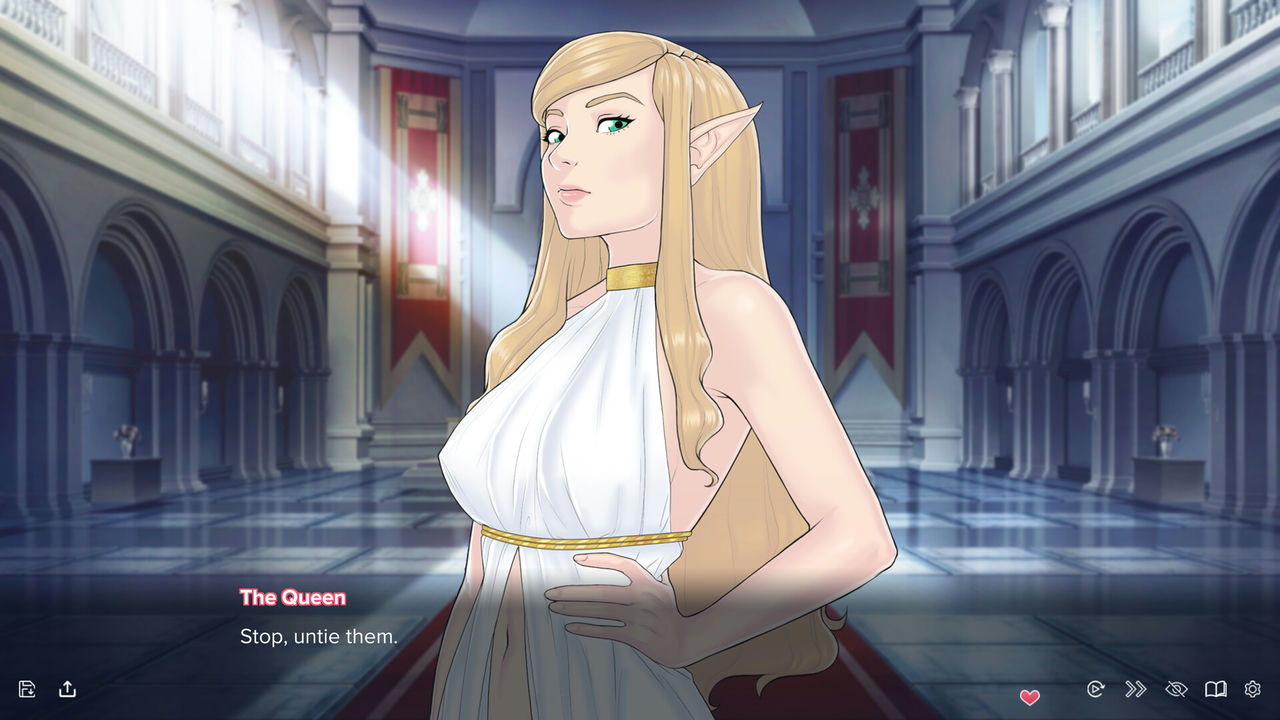Activate the circular auto-read control
Image resolution: width=1280 pixels, height=720 pixels.
1096,689
